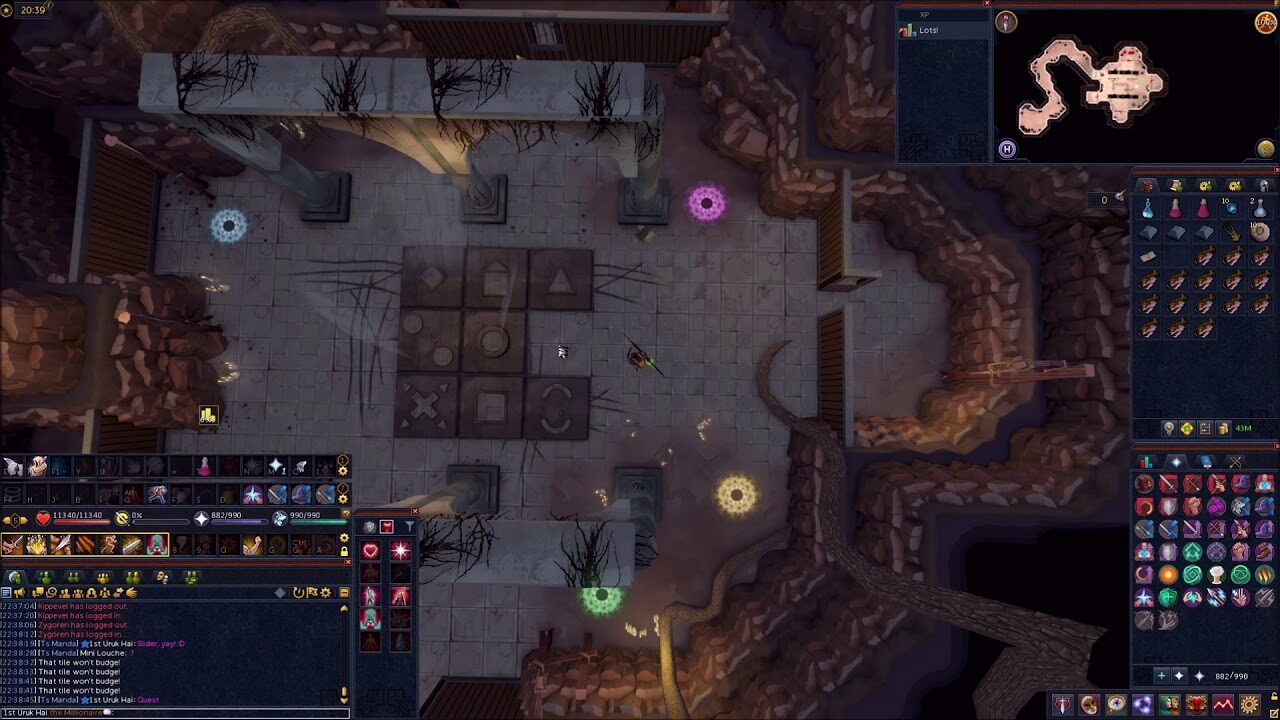The width and height of the screenshot is (1280, 720).
Task: Click the Home Teleport button on minimap
Action: (x=1007, y=149)
